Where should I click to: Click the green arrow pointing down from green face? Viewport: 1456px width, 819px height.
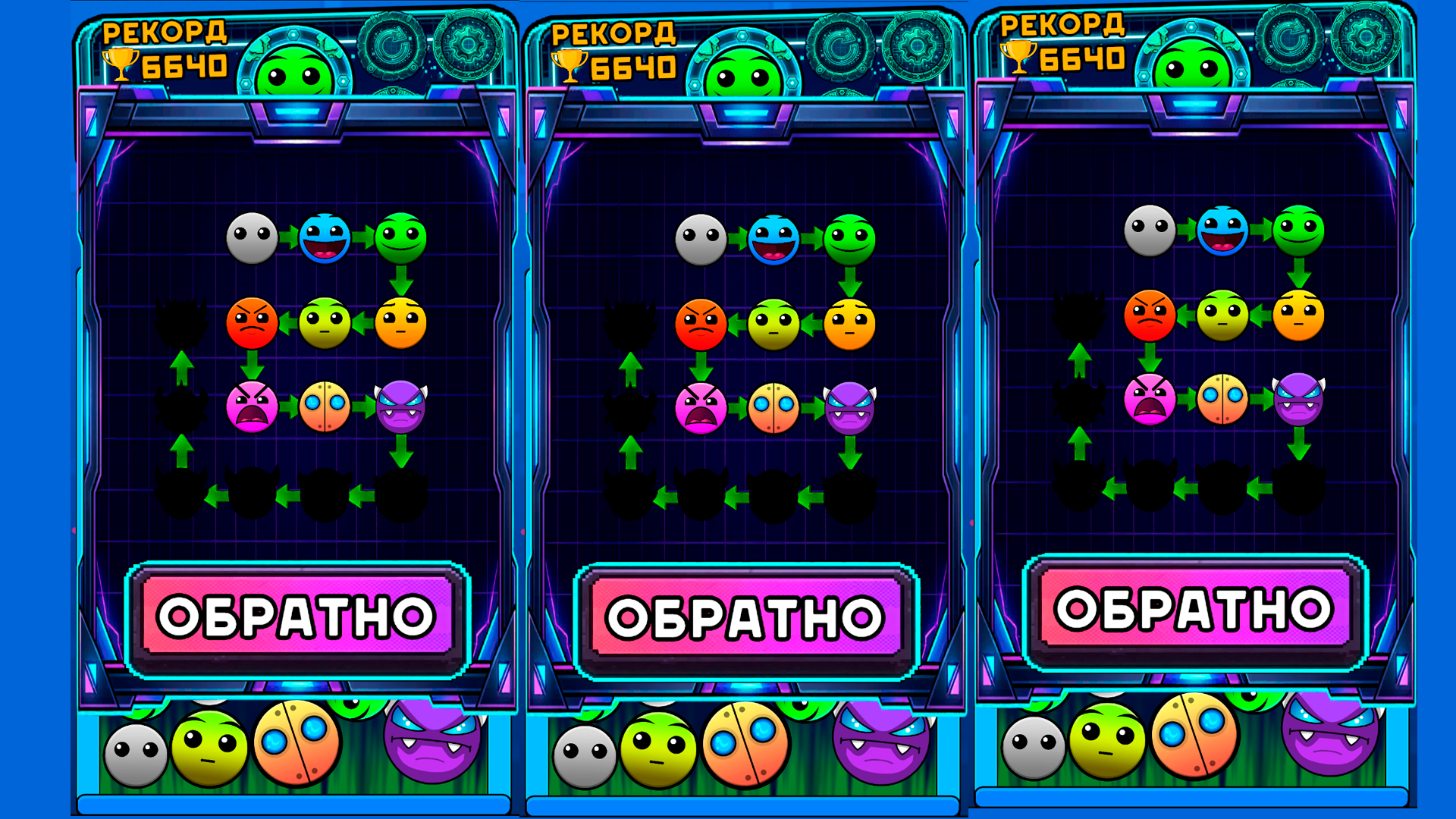point(400,281)
